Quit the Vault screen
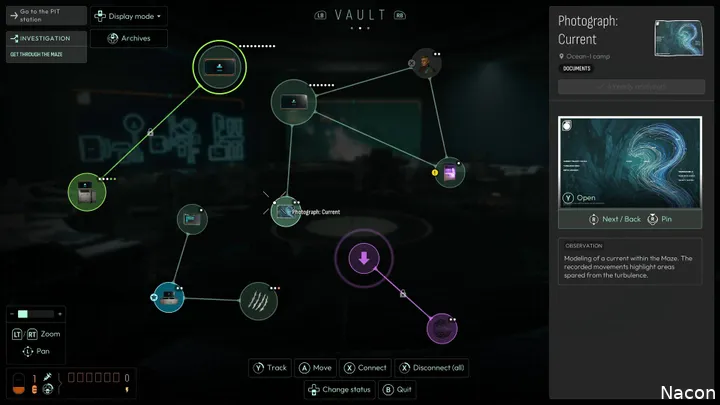720x405 pixels. (x=397, y=389)
